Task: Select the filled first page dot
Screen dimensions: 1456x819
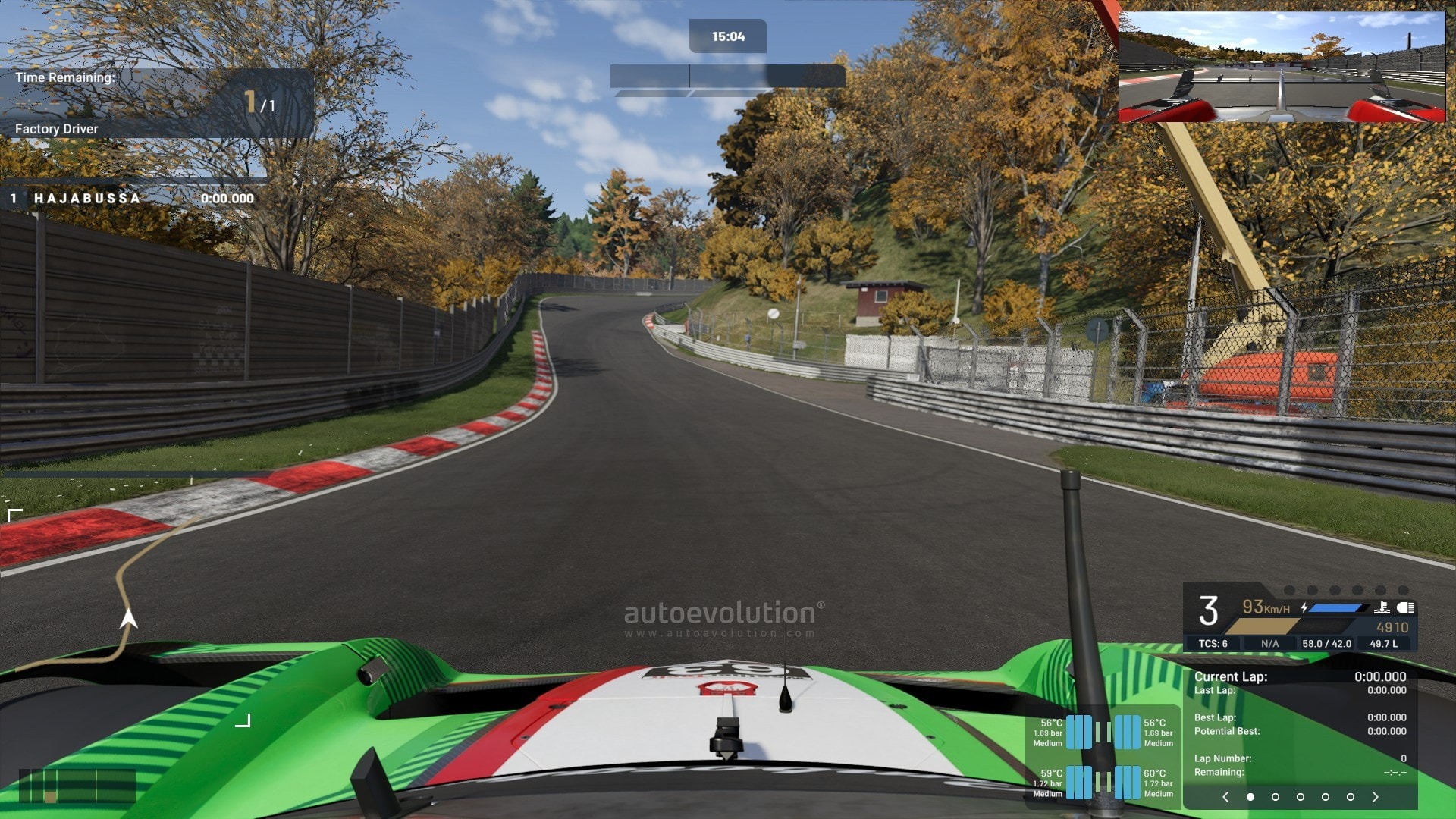Action: pos(1250,797)
